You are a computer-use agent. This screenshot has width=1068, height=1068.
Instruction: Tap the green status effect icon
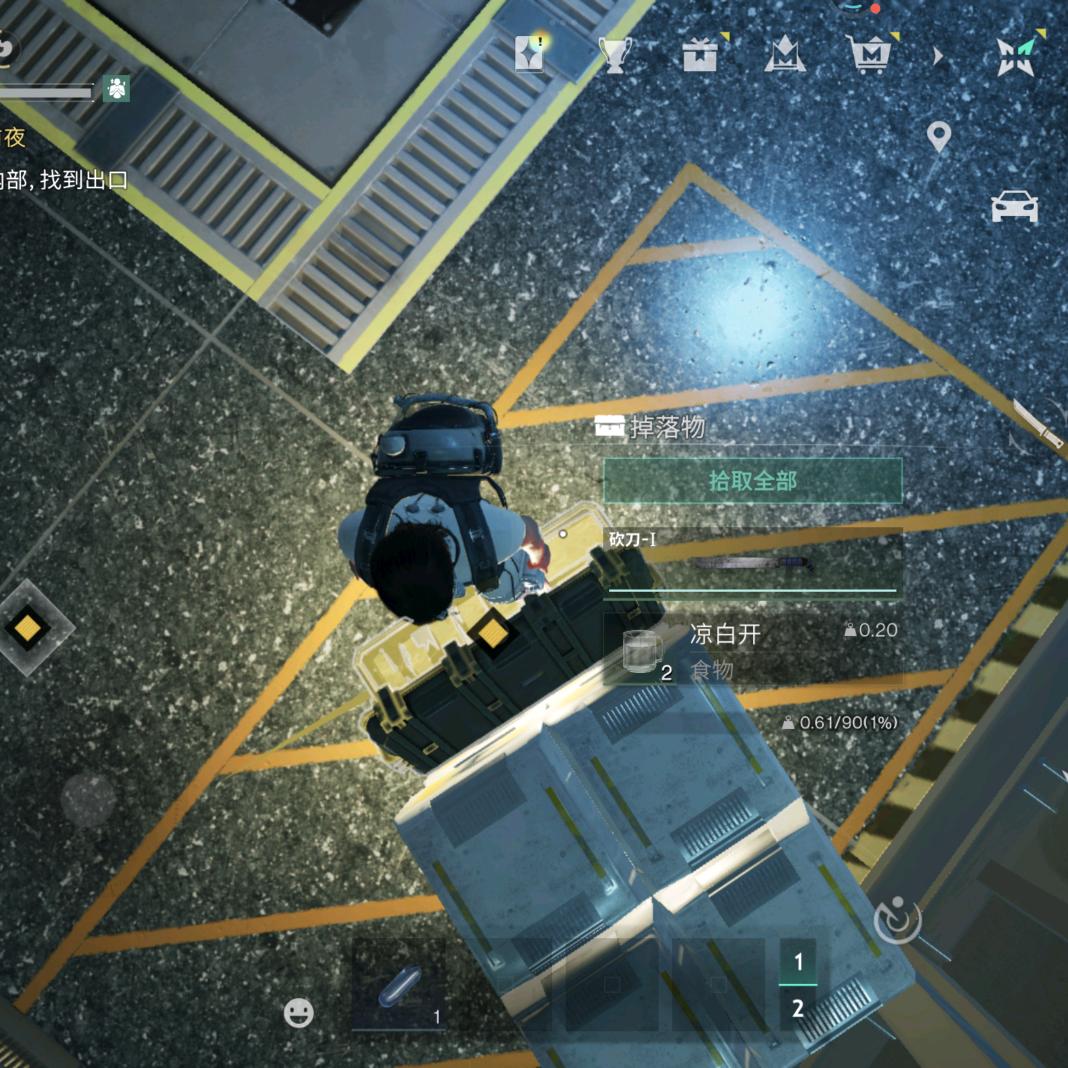pyautogui.click(x=117, y=89)
